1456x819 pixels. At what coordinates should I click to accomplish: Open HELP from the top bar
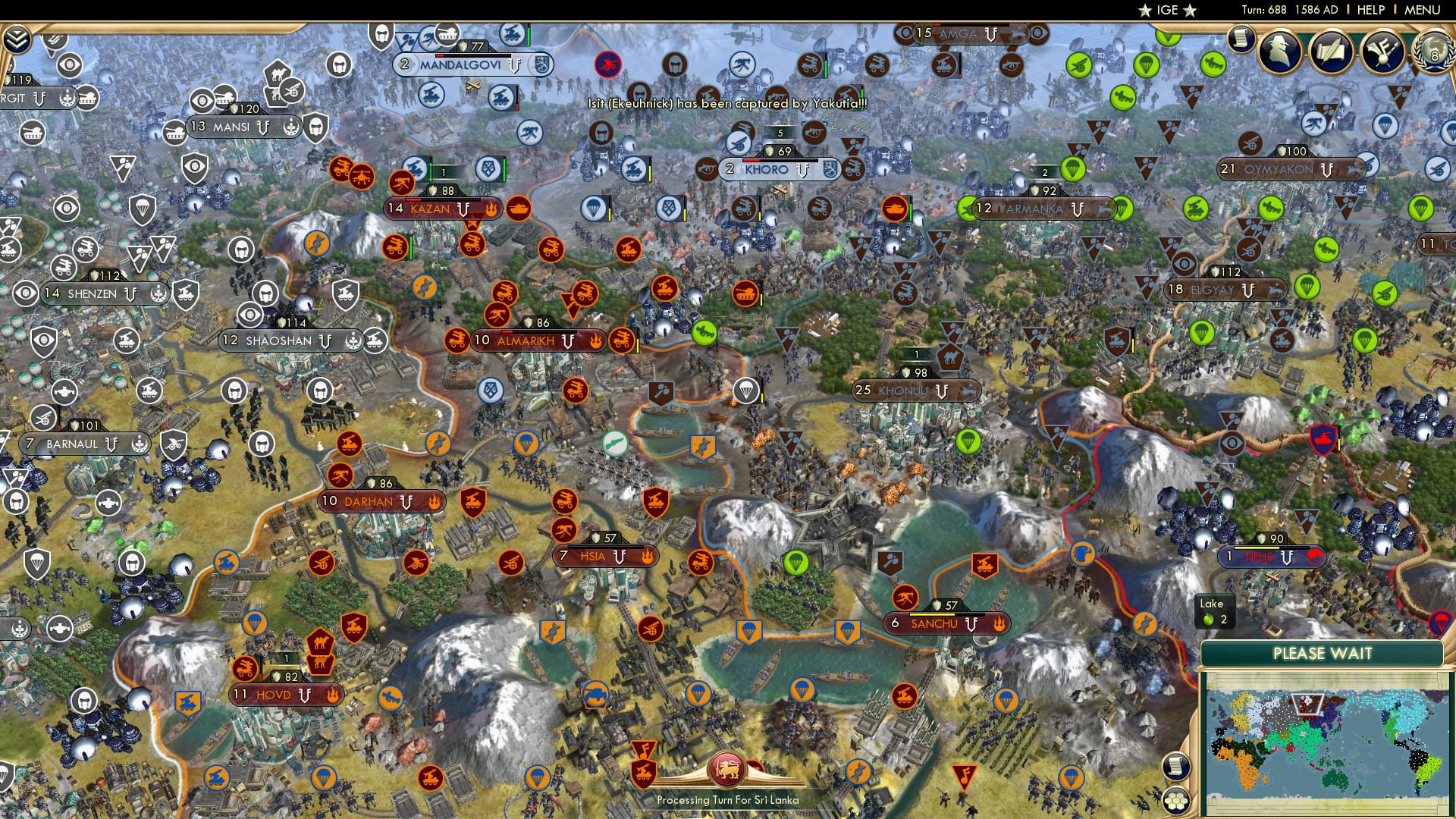click(1370, 11)
